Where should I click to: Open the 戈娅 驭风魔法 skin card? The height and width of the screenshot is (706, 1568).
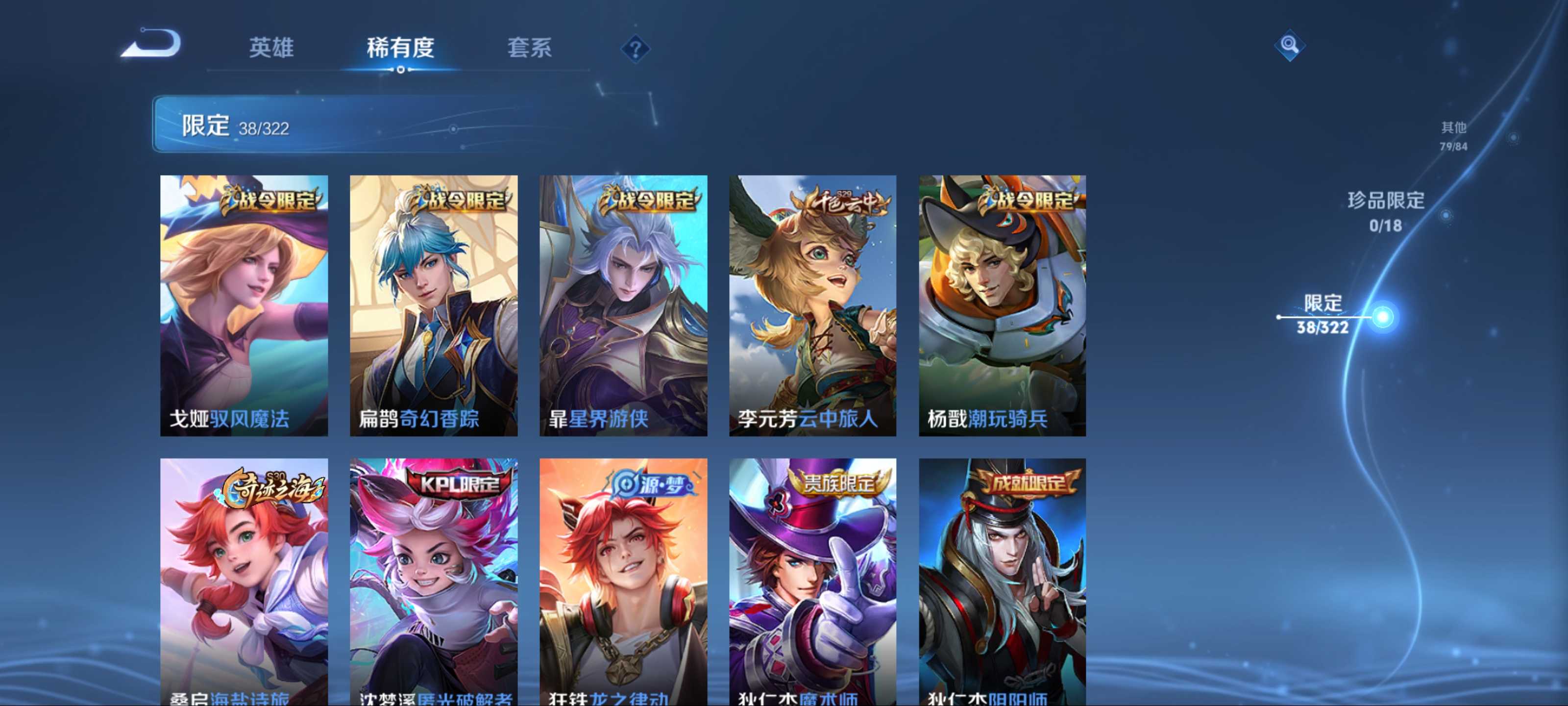coord(244,305)
